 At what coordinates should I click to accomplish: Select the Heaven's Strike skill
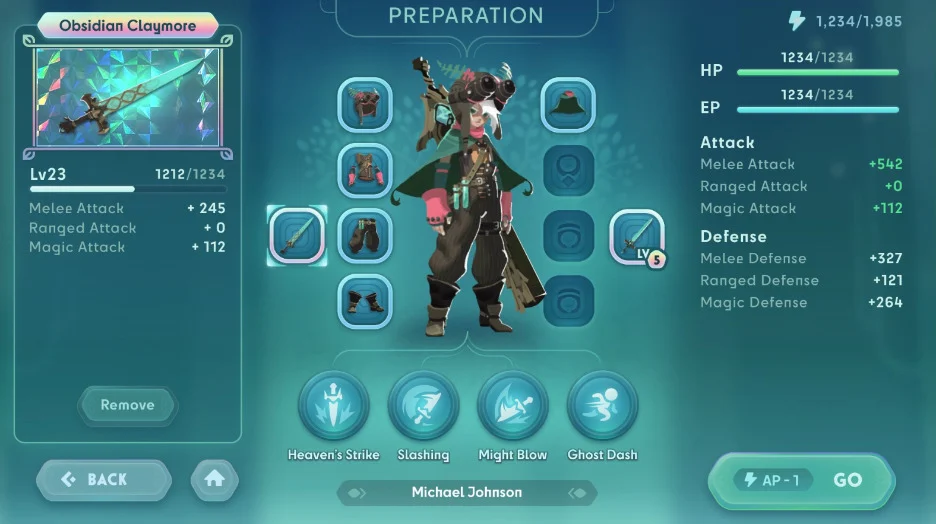(333, 406)
